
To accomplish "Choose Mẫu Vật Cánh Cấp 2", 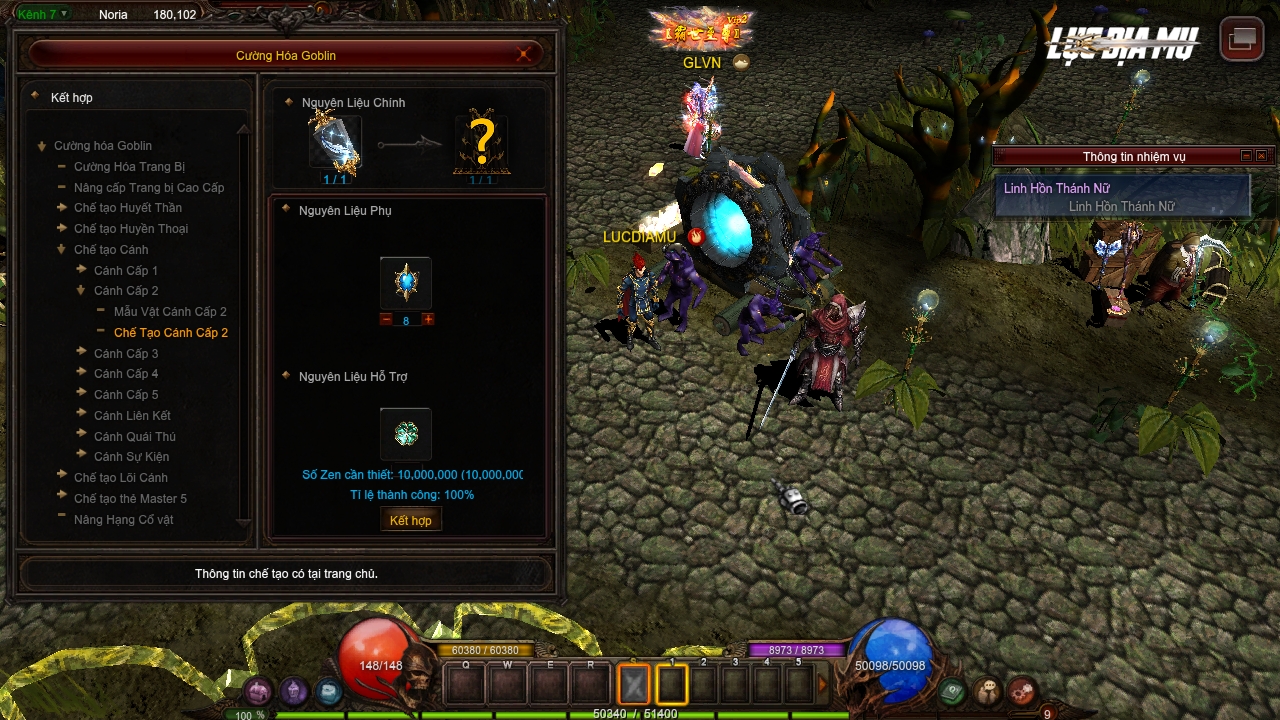I will (170, 312).
